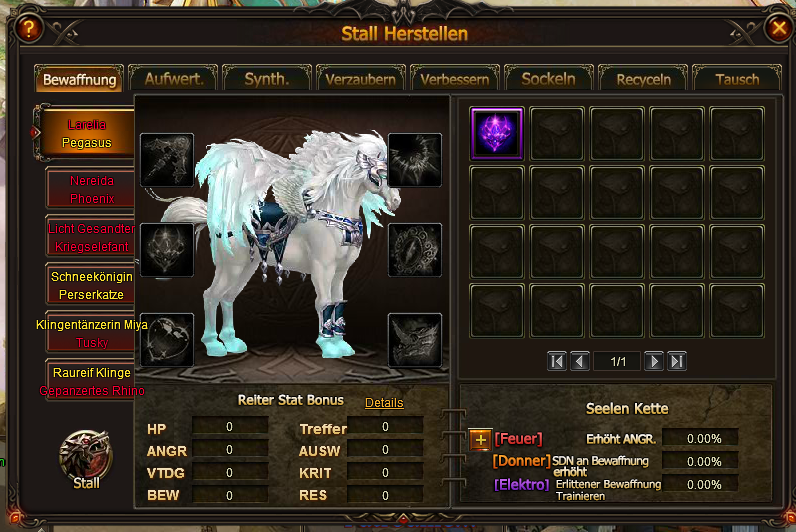Screen dimensions: 796x532
Task: Open the help question mark button
Action: point(30,28)
